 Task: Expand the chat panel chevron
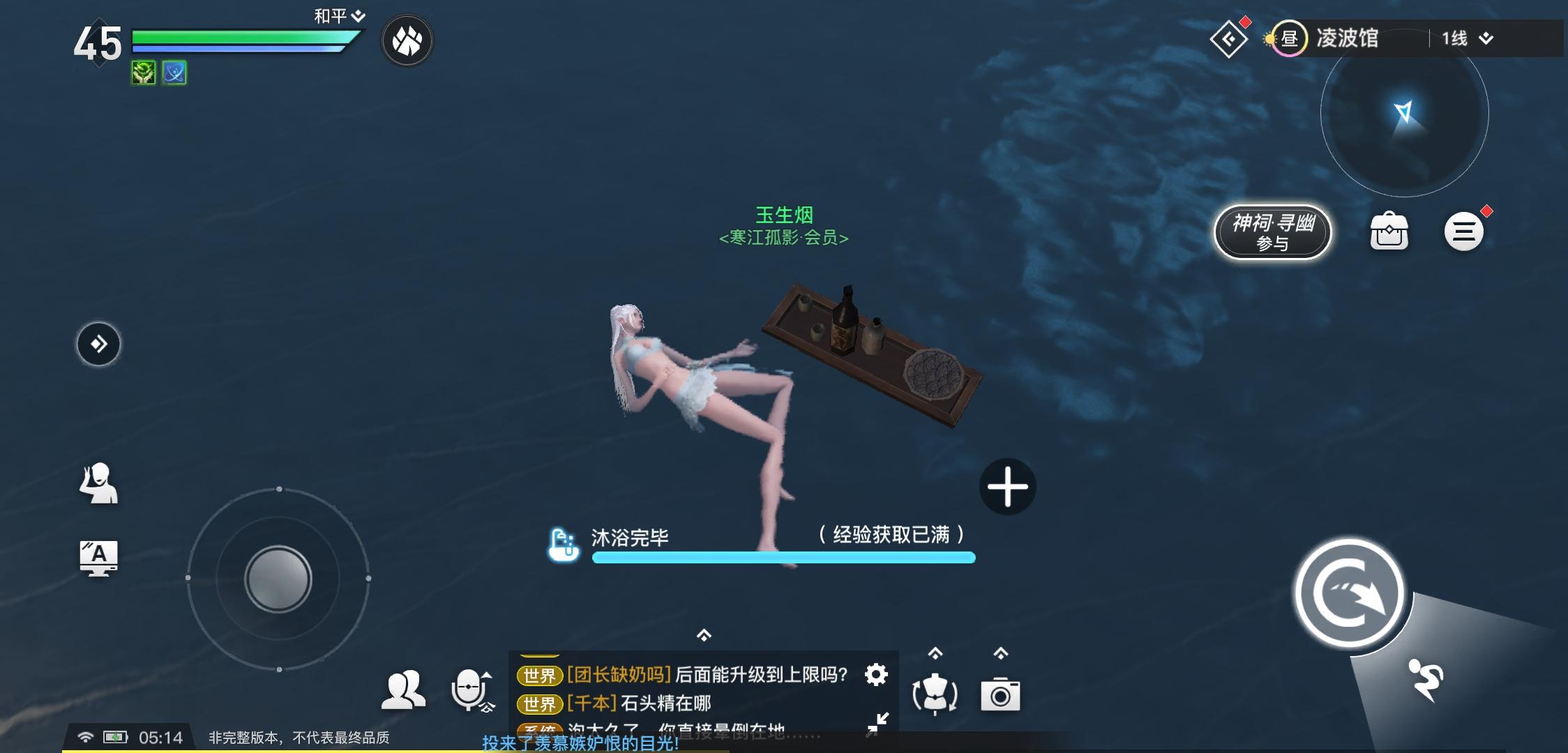pyautogui.click(x=704, y=635)
